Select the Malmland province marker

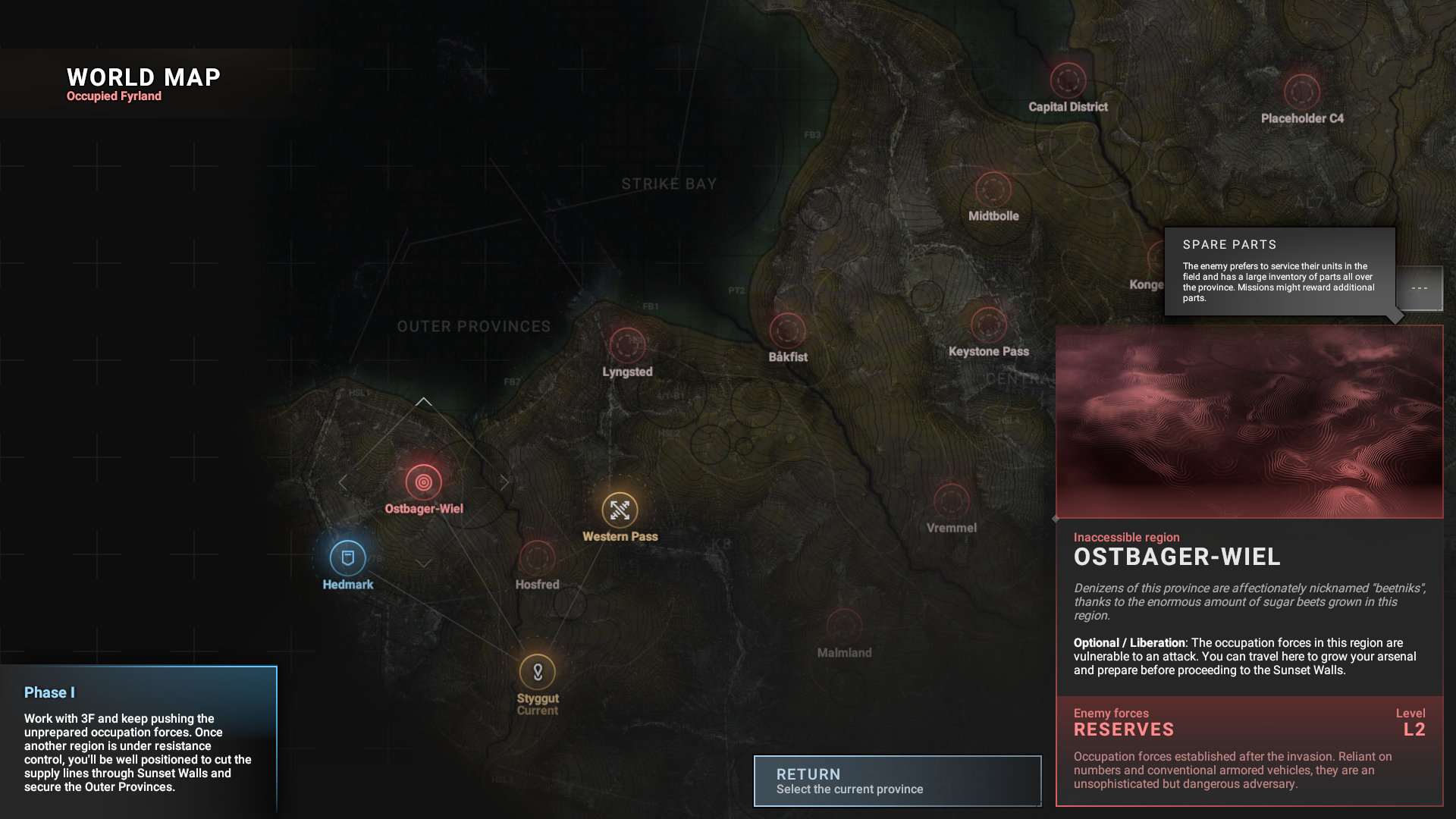pyautogui.click(x=844, y=624)
